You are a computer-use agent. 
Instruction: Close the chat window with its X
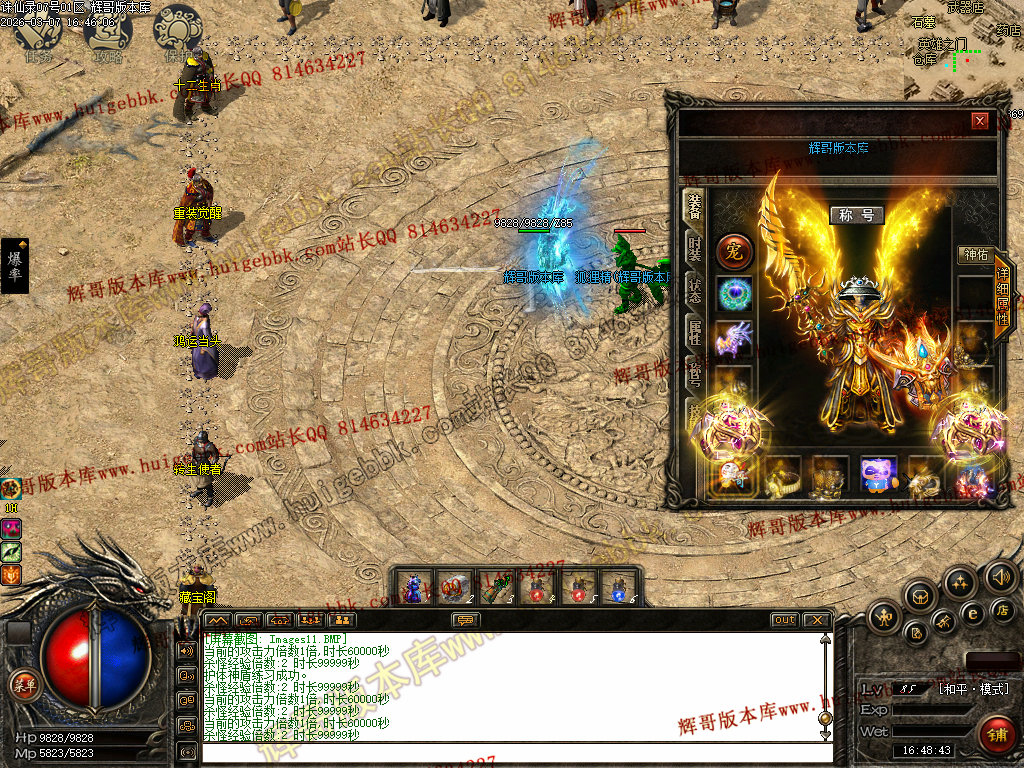coord(817,620)
